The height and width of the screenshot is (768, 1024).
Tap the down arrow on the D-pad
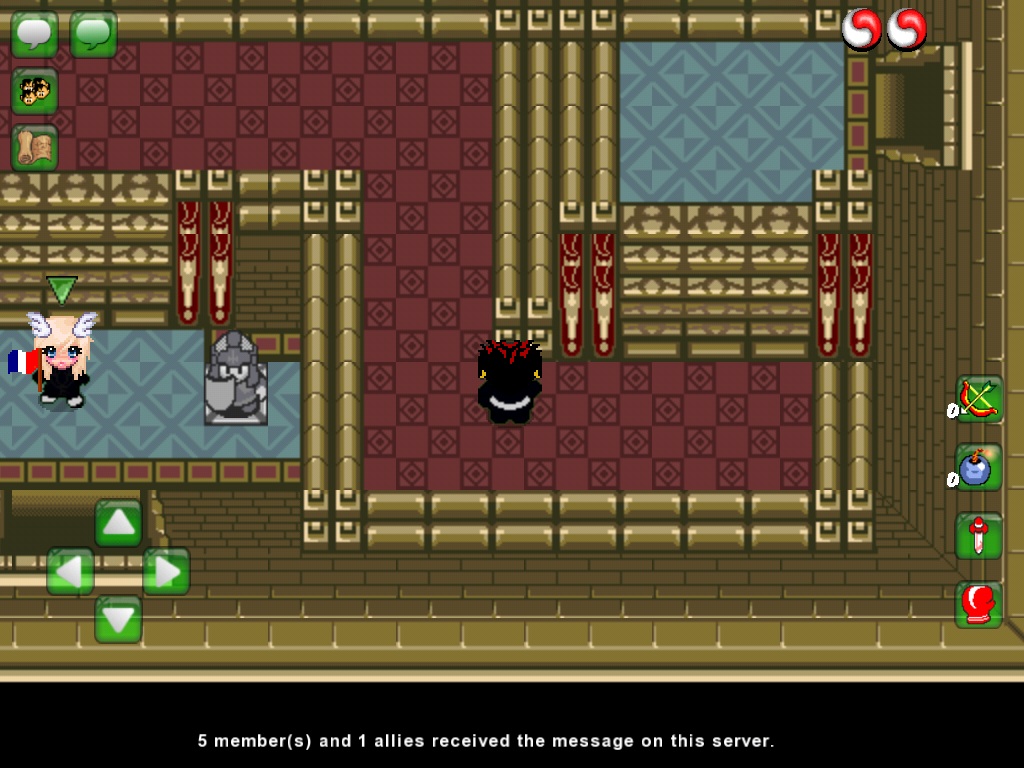click(118, 619)
